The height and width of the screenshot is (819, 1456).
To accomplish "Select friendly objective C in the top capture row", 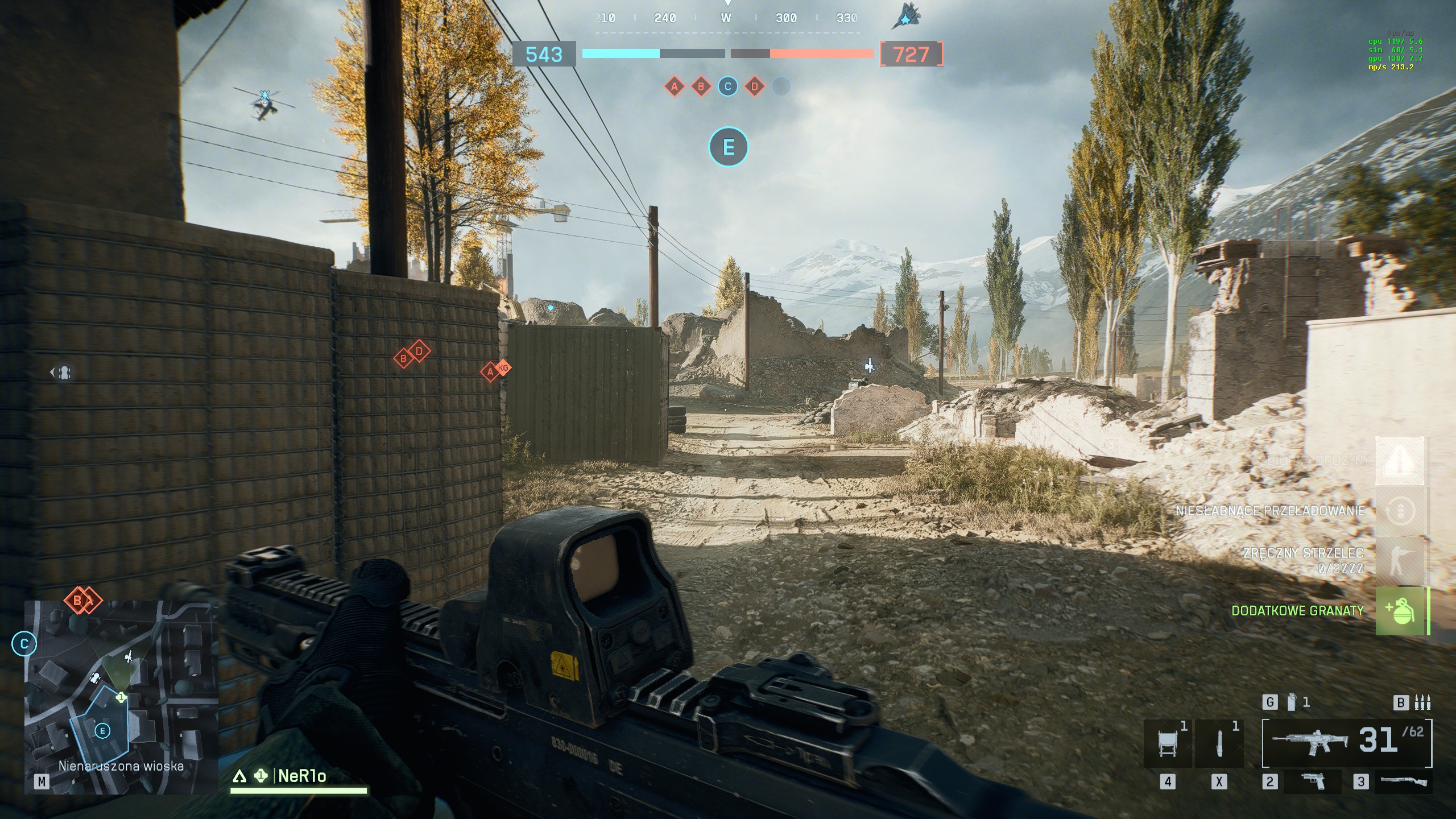I will (x=727, y=87).
